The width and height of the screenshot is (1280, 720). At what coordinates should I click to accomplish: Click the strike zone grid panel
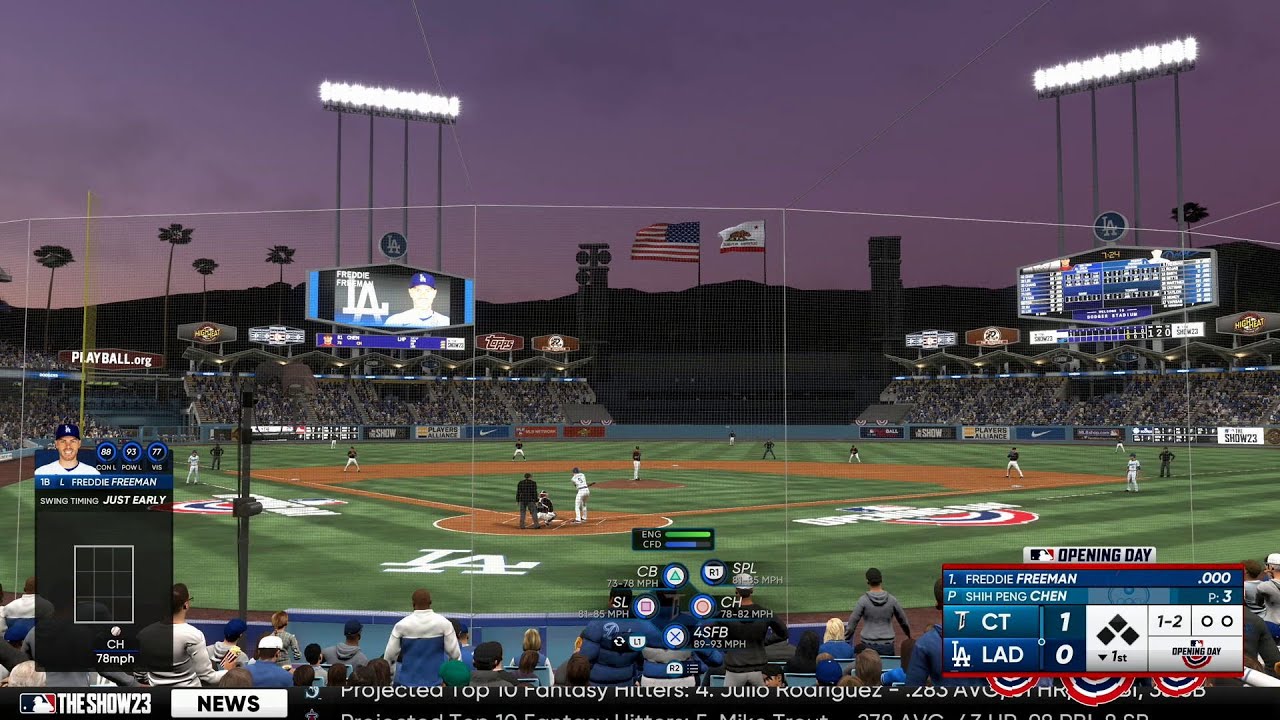[104, 584]
